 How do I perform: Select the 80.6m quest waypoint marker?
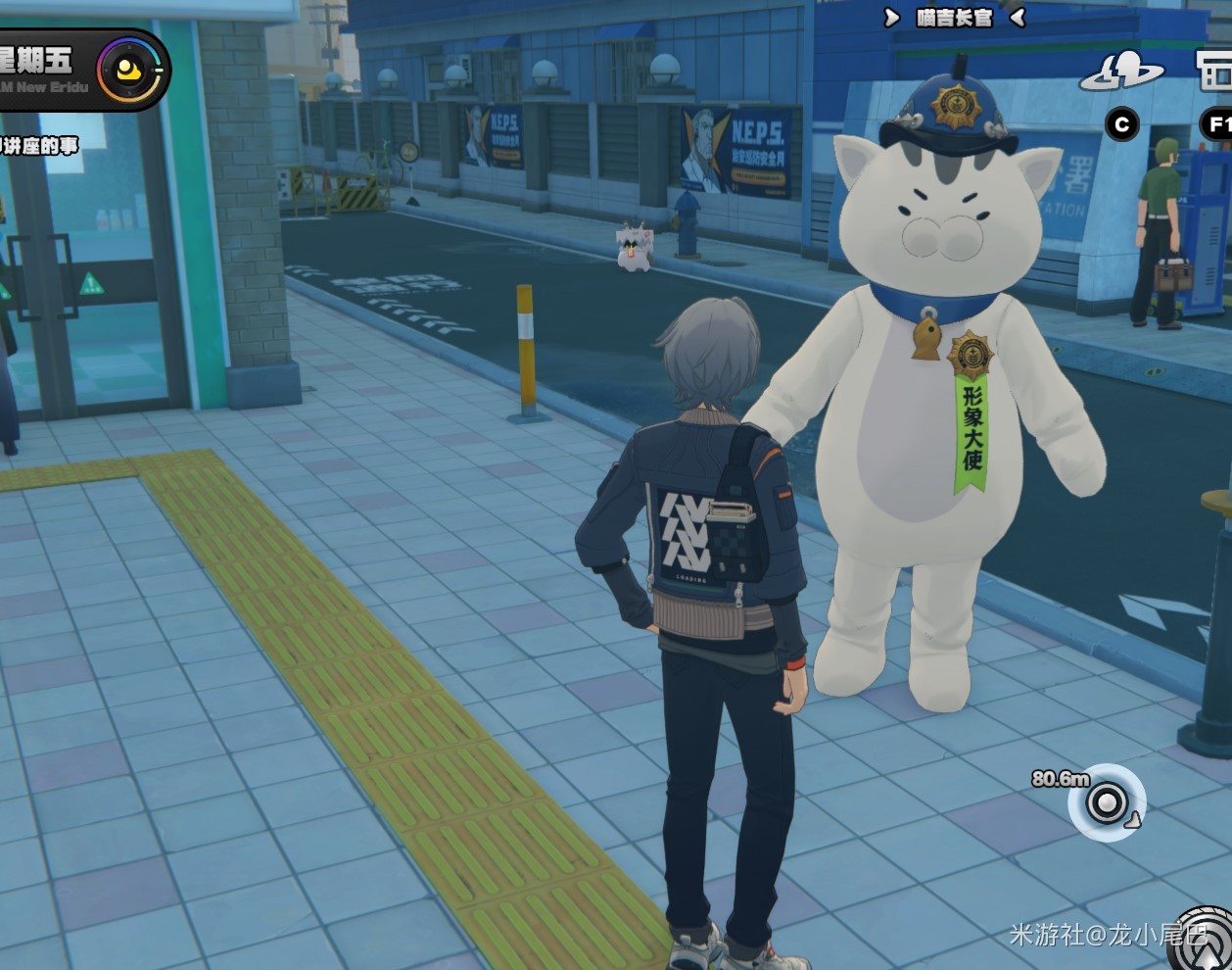[1108, 803]
